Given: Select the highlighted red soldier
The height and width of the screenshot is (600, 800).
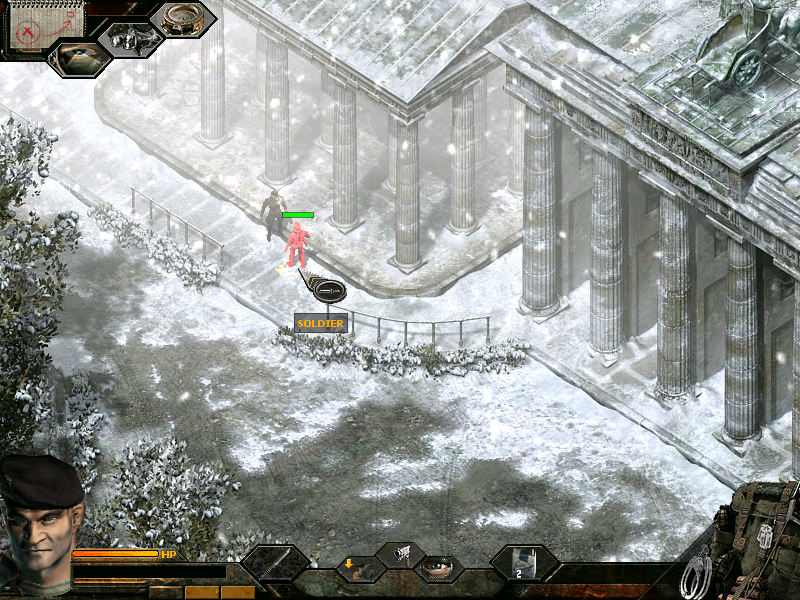Looking at the screenshot, I should tap(296, 246).
